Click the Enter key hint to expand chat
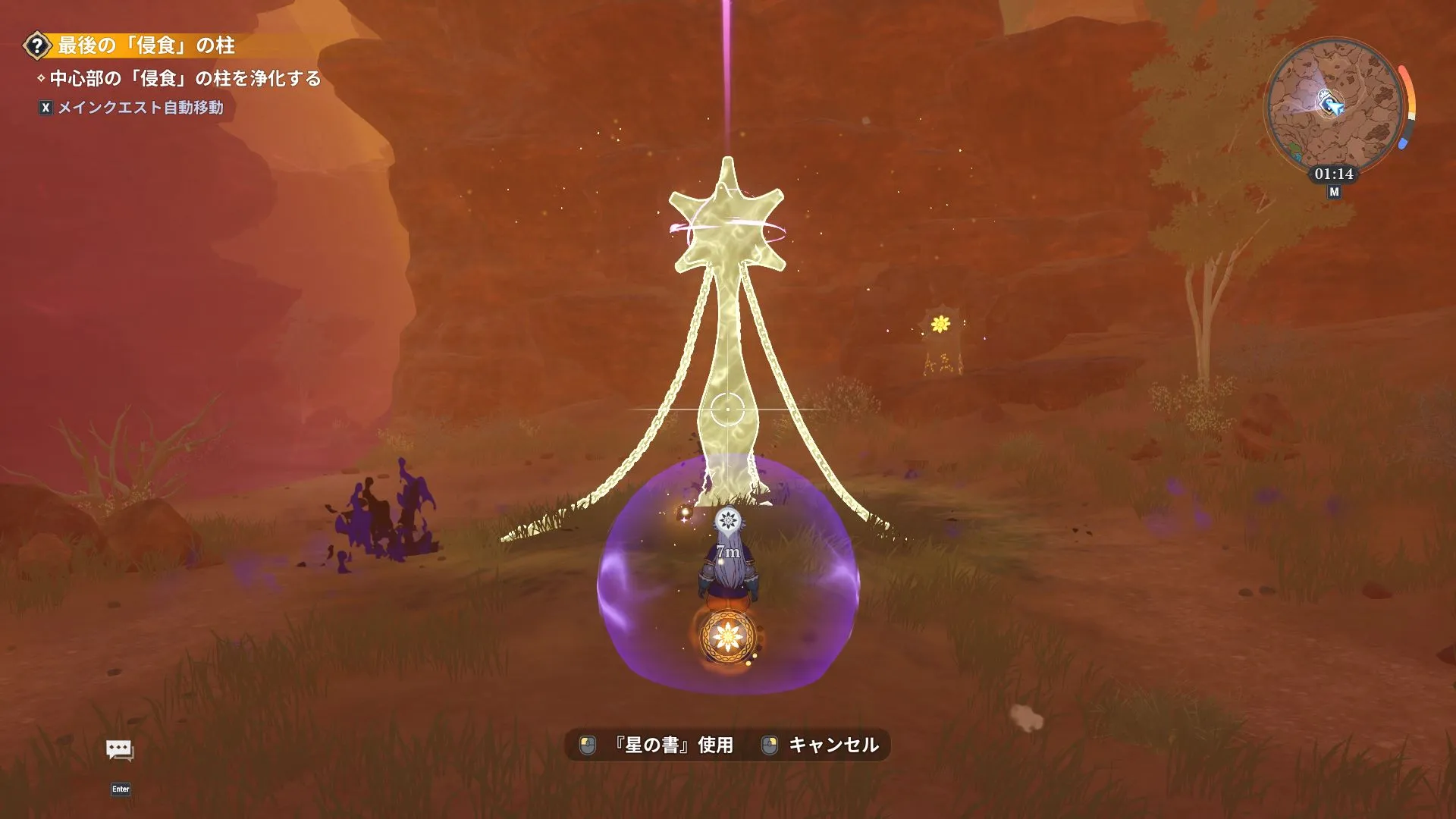1456x819 pixels. 121,789
